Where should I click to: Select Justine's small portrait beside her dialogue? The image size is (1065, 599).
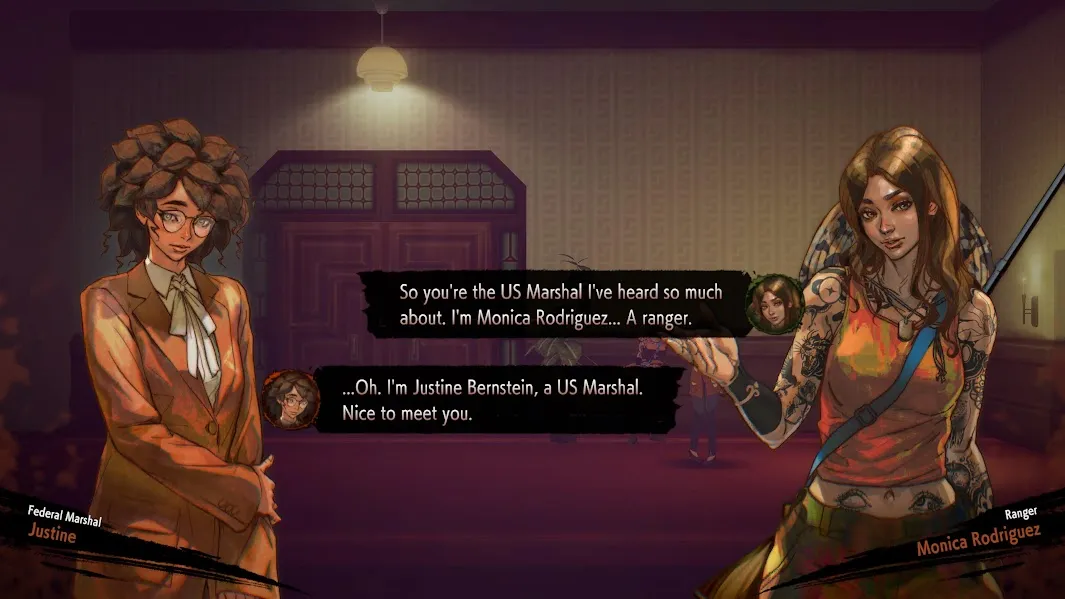click(x=291, y=398)
